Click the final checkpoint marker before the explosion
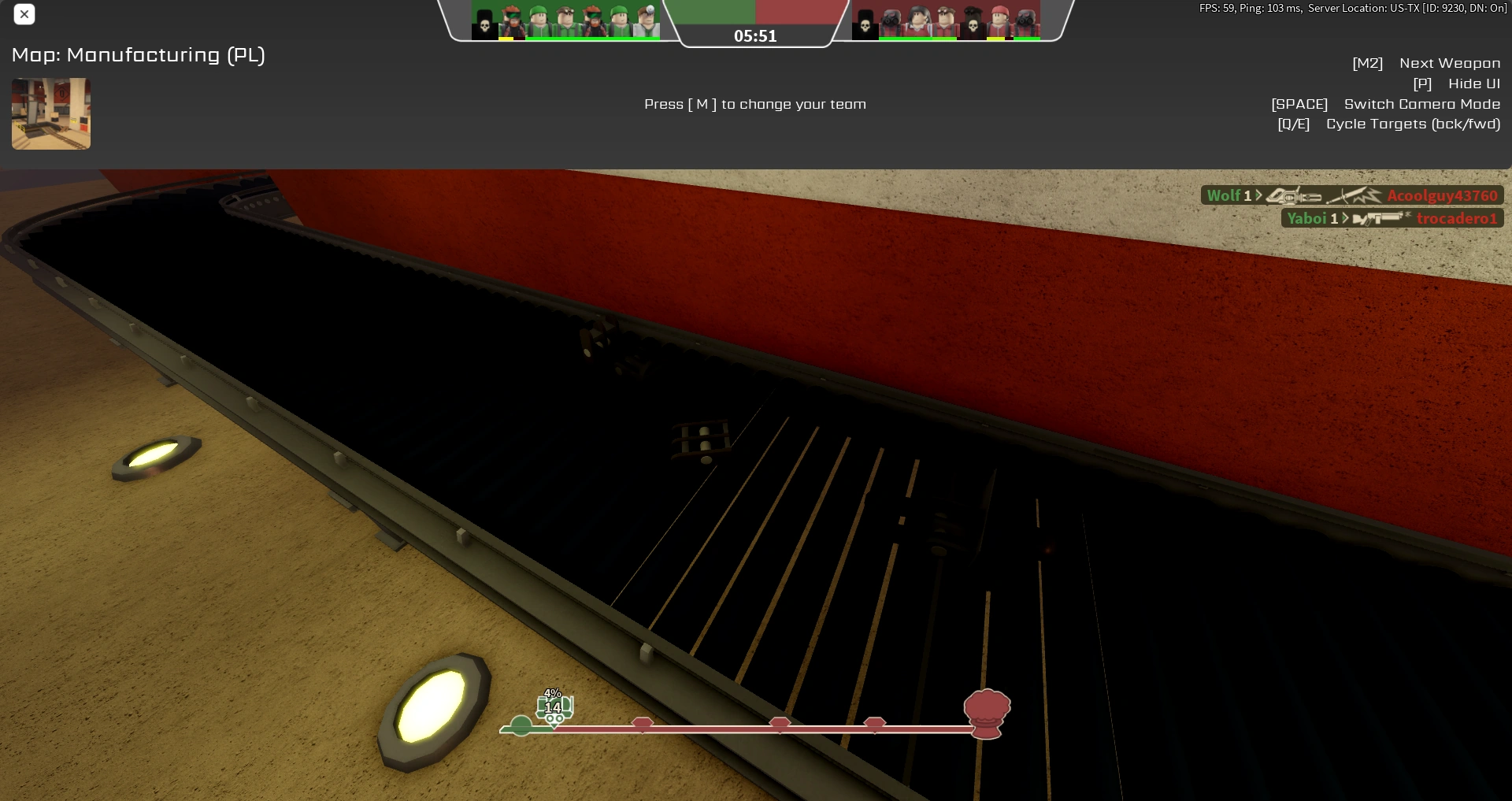This screenshot has width=1512, height=801. [875, 722]
